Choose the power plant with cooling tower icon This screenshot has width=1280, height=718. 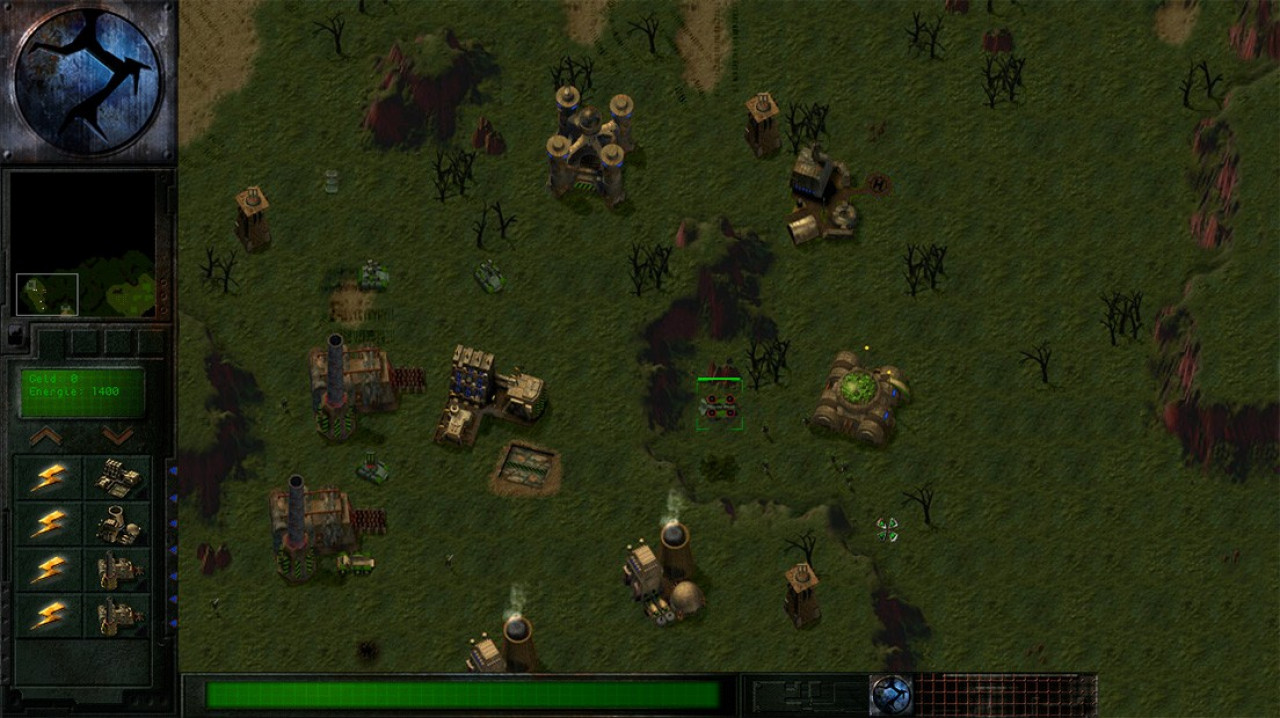(118, 526)
